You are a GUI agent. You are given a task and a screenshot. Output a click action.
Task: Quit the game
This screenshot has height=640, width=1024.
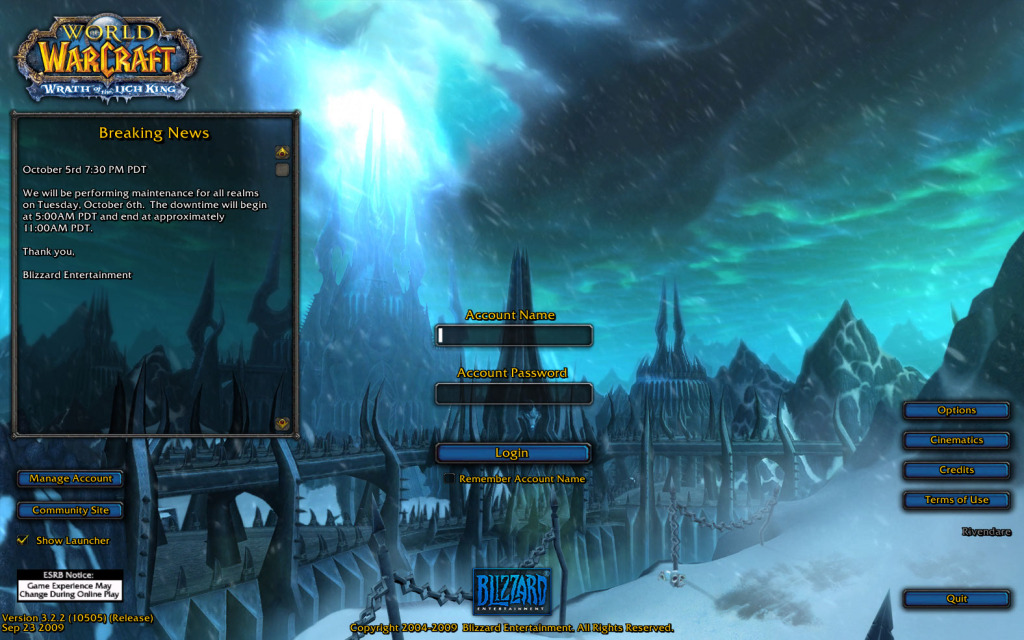956,599
